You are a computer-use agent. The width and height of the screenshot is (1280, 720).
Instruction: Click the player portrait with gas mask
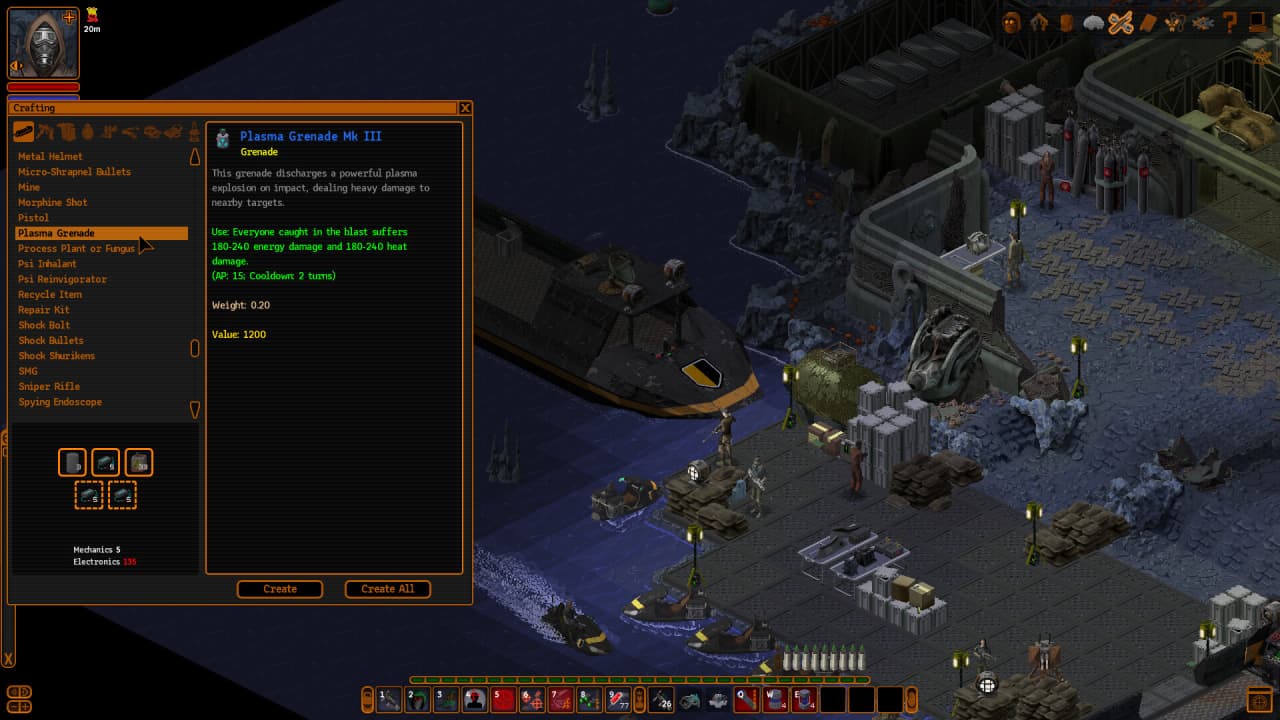[43, 43]
